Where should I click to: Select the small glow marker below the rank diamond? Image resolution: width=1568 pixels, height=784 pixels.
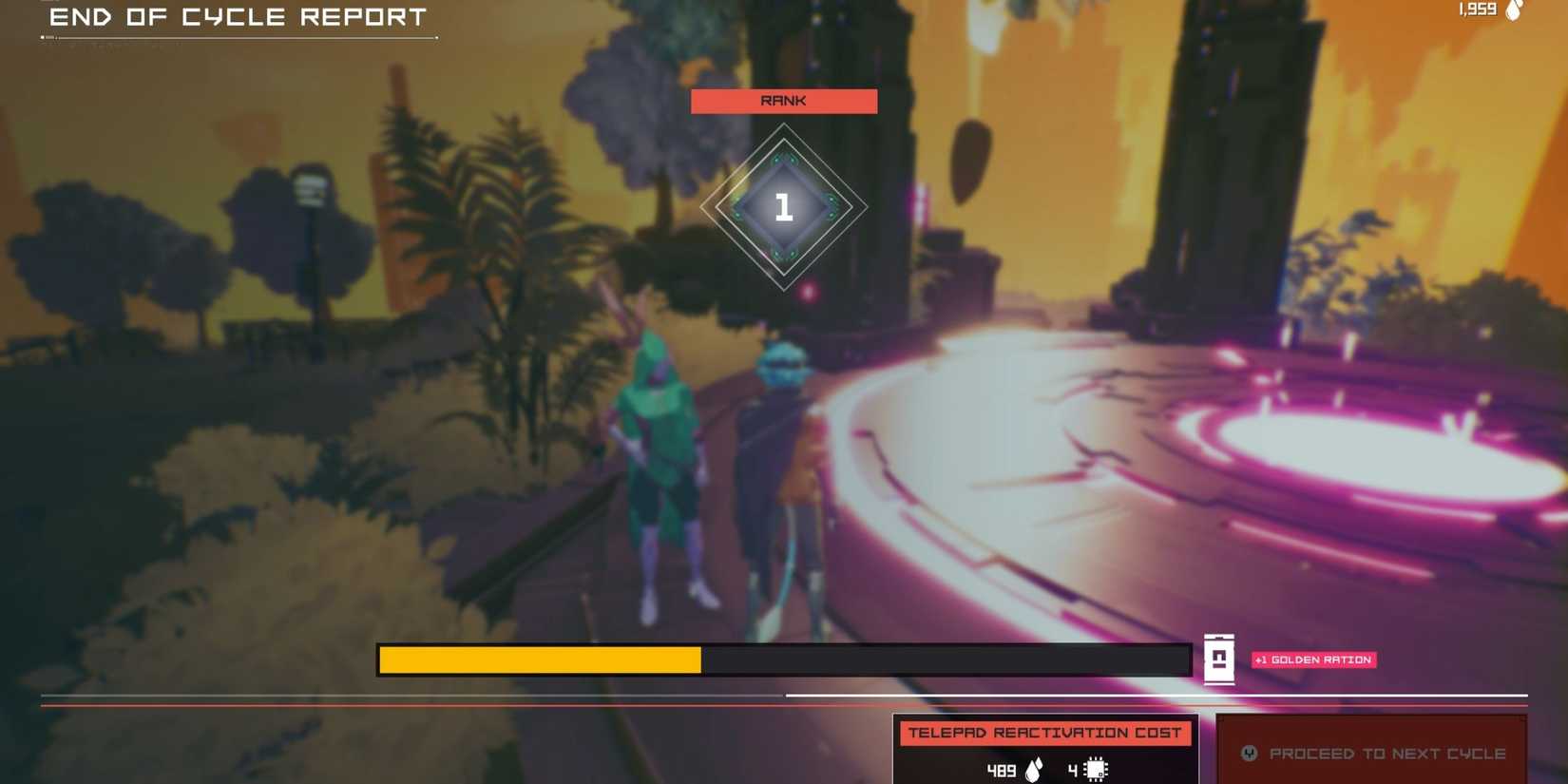click(x=810, y=292)
